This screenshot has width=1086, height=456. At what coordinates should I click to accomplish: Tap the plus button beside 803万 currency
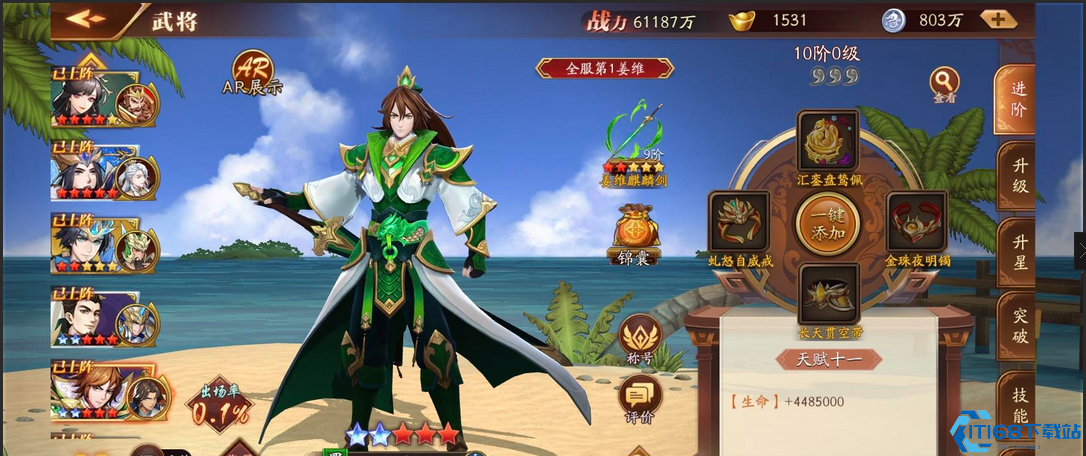998,19
